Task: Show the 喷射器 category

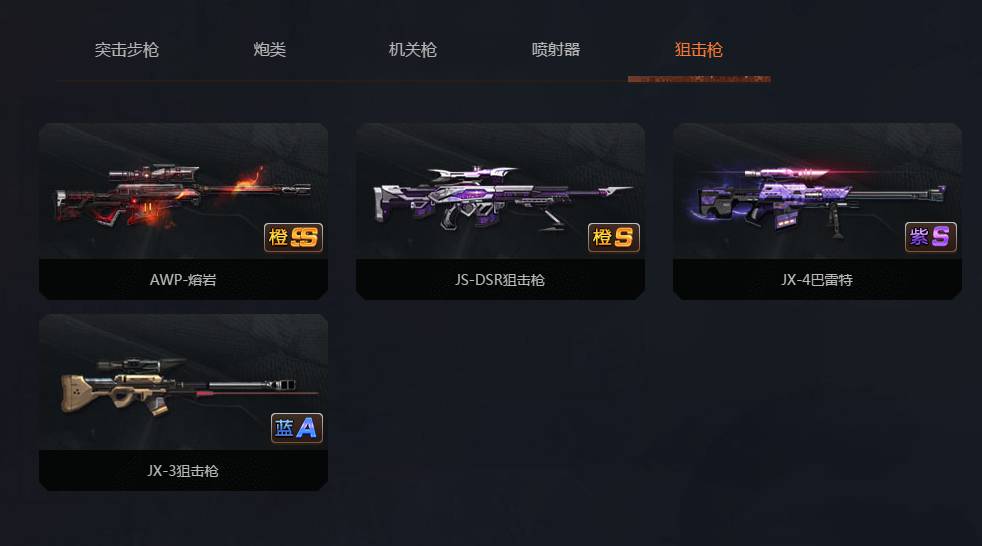Action: pos(556,50)
